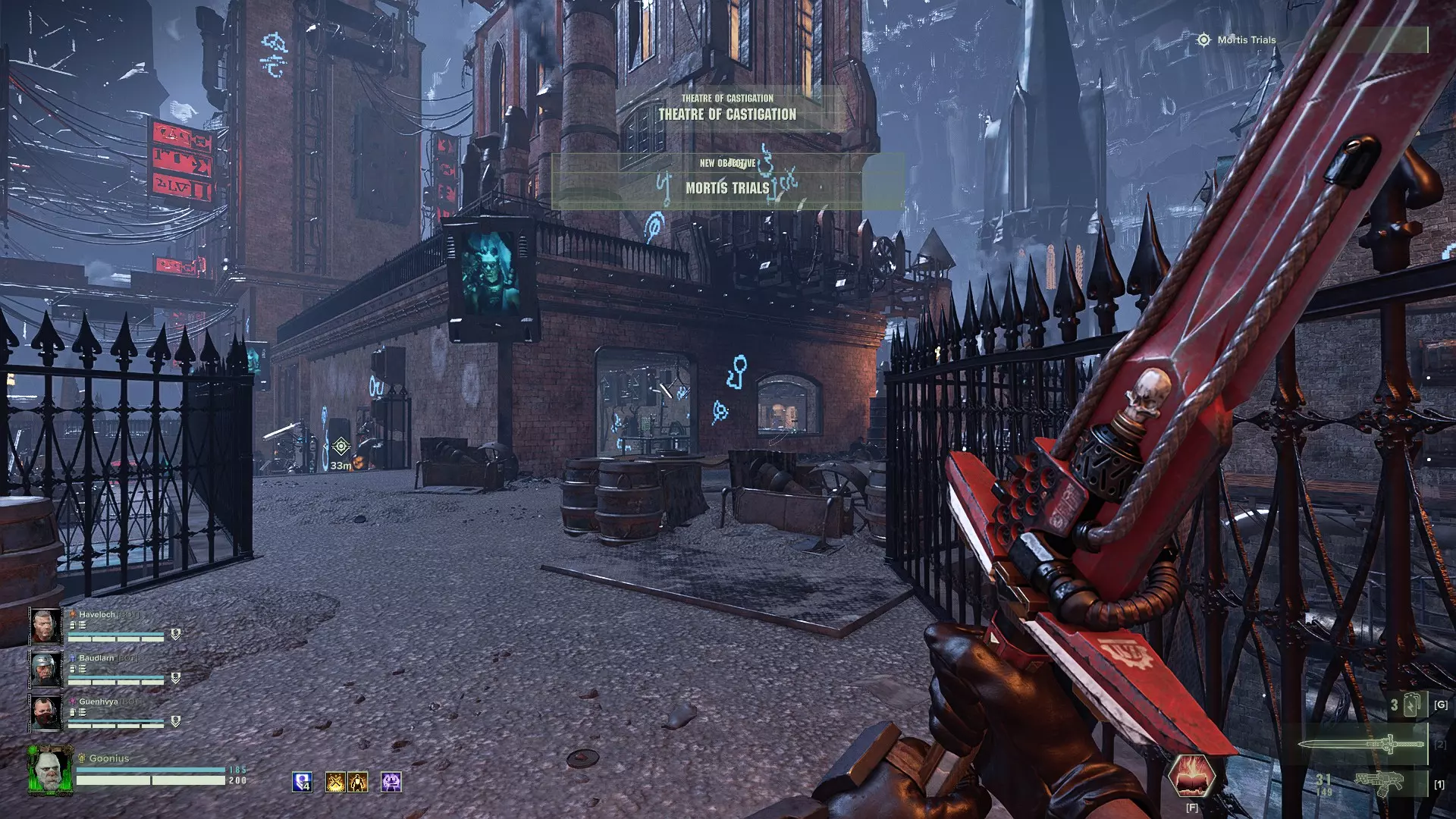Image resolution: width=1456 pixels, height=819 pixels.
Task: Click the golden armored figure buff icon
Action: [358, 782]
